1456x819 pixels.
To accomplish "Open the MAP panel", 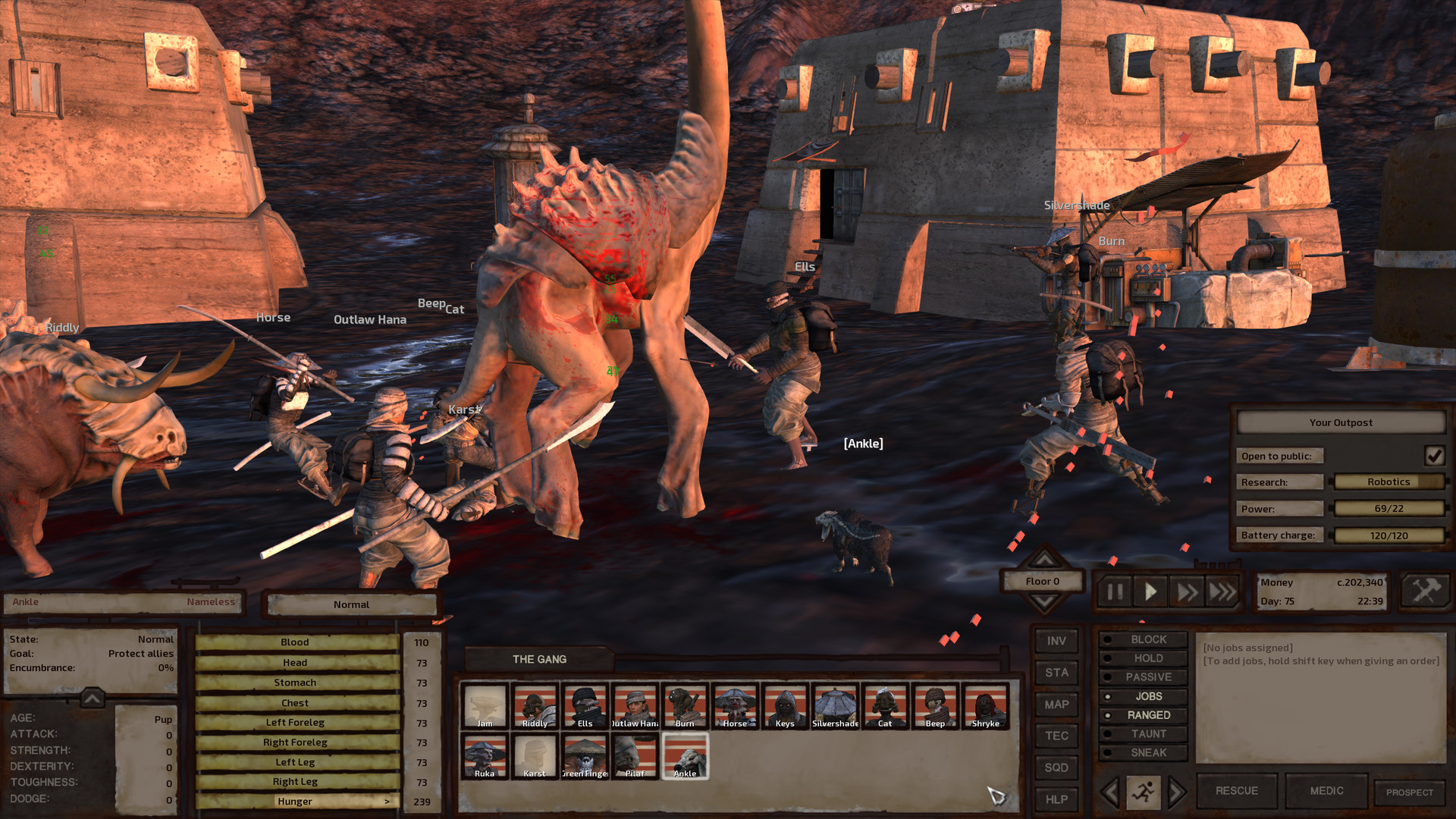I will click(x=1056, y=704).
